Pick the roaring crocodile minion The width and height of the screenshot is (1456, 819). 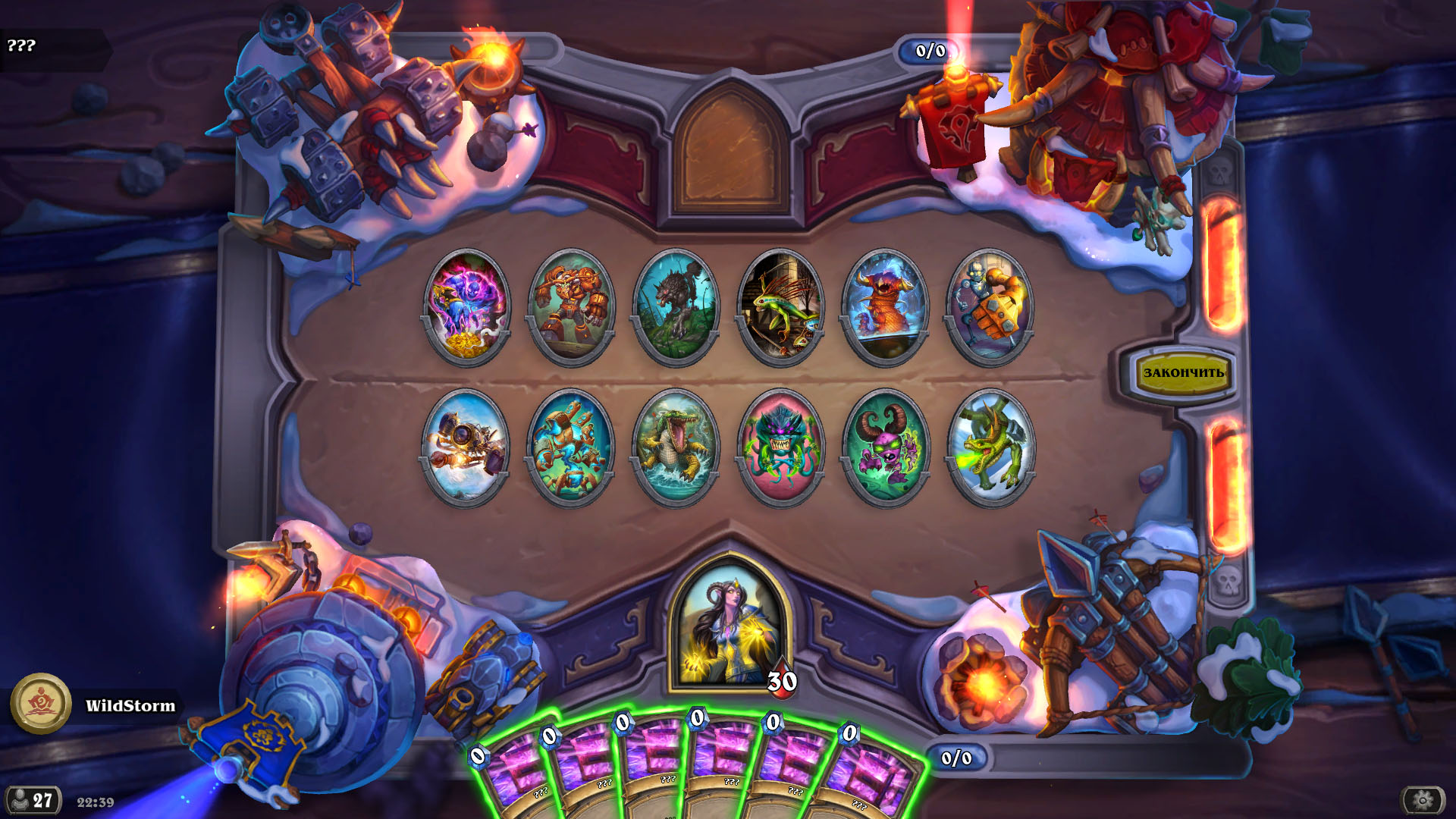[676, 447]
